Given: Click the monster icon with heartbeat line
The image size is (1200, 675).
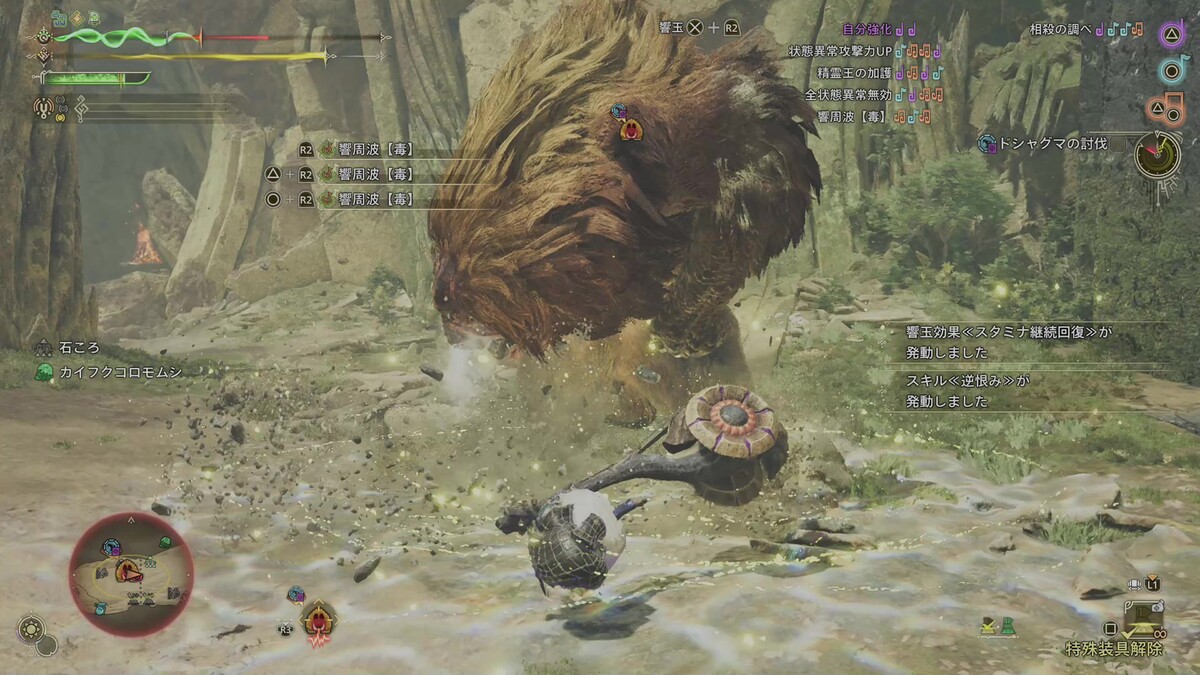Looking at the screenshot, I should 319,623.
